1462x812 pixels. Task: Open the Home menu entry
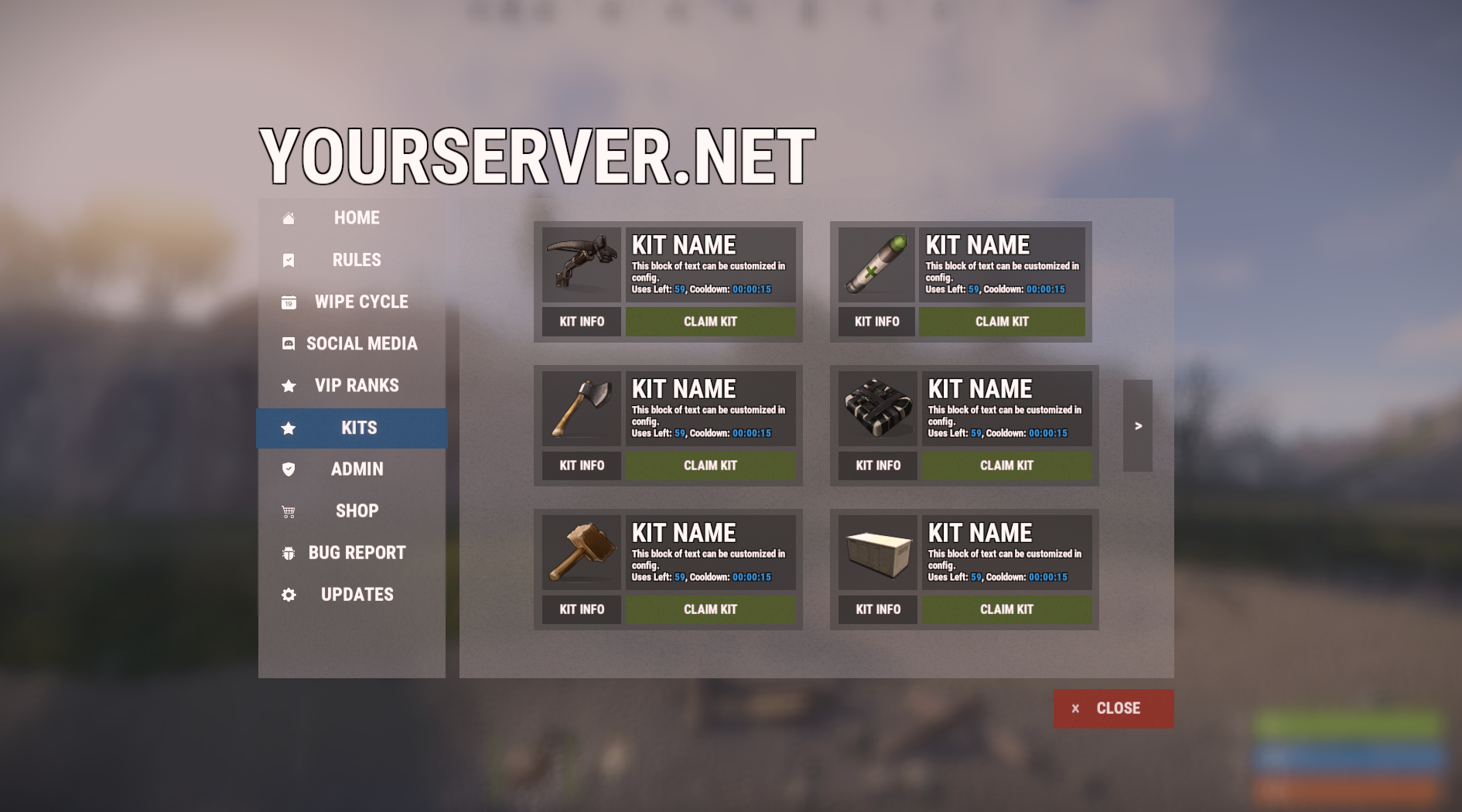[x=356, y=218]
